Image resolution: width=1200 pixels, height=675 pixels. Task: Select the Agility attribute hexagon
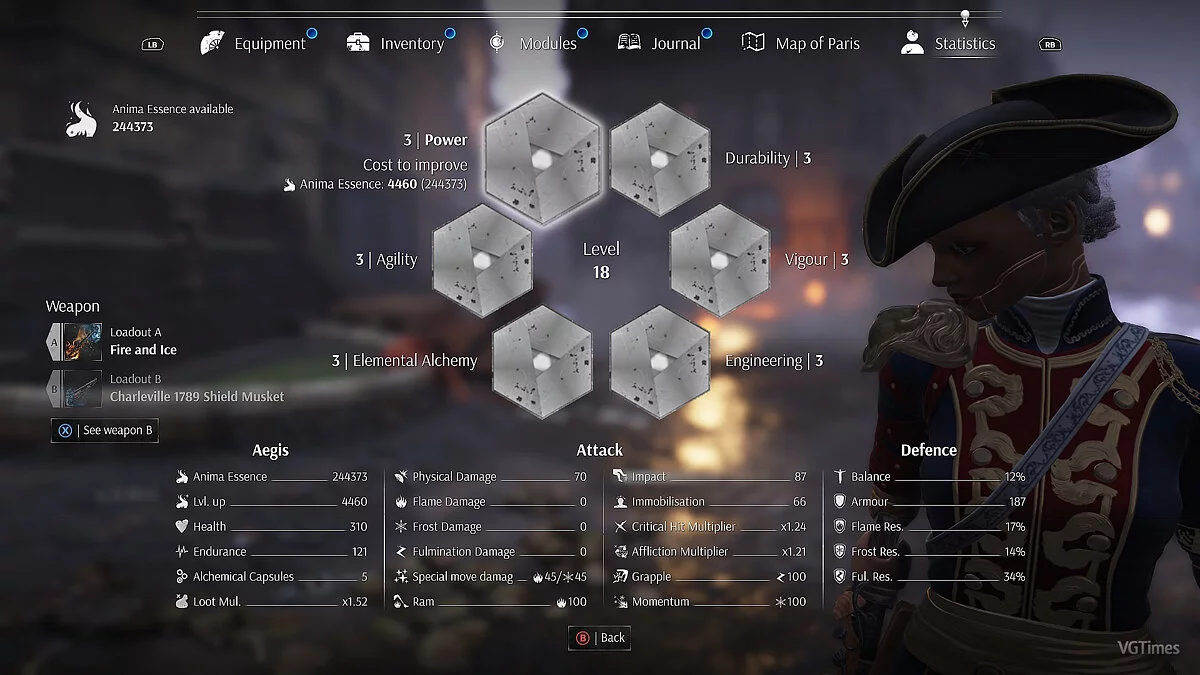pos(482,259)
